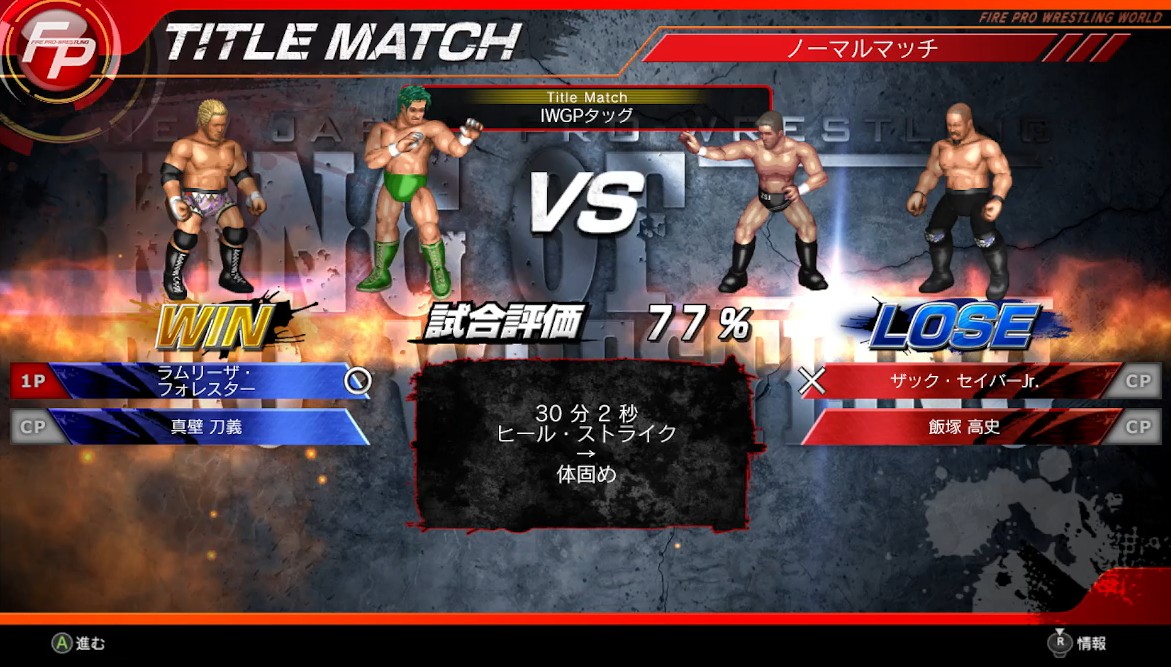Click the match result details panel
The image size is (1171, 667).
tap(585, 445)
